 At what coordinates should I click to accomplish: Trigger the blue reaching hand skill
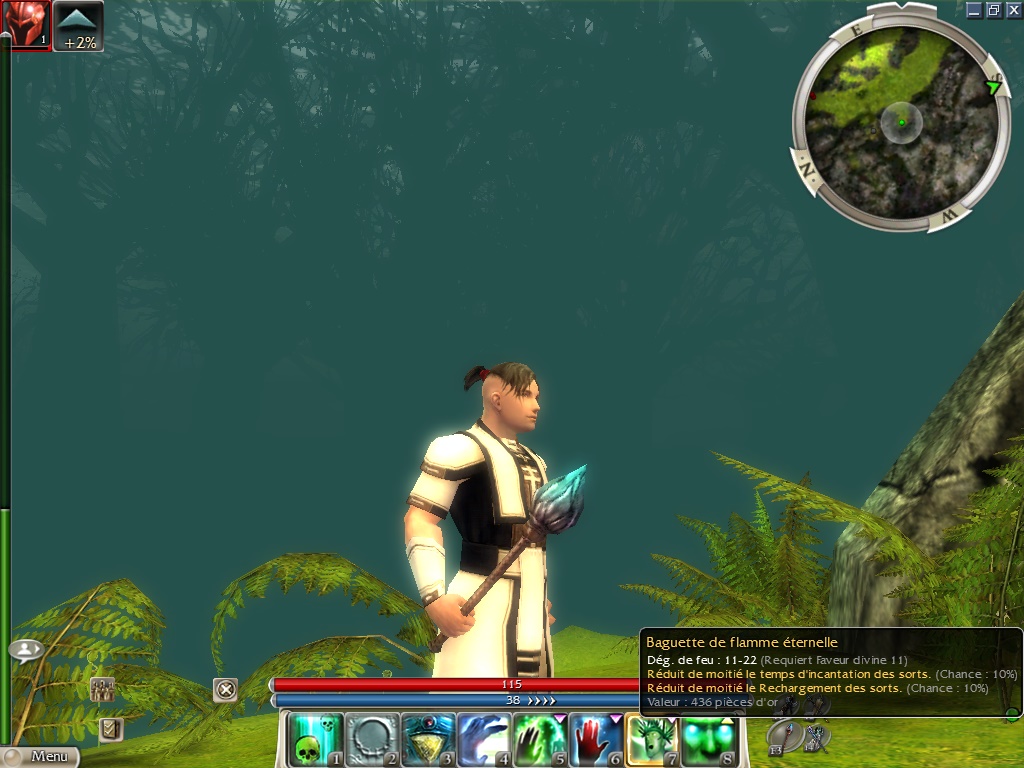pos(485,739)
